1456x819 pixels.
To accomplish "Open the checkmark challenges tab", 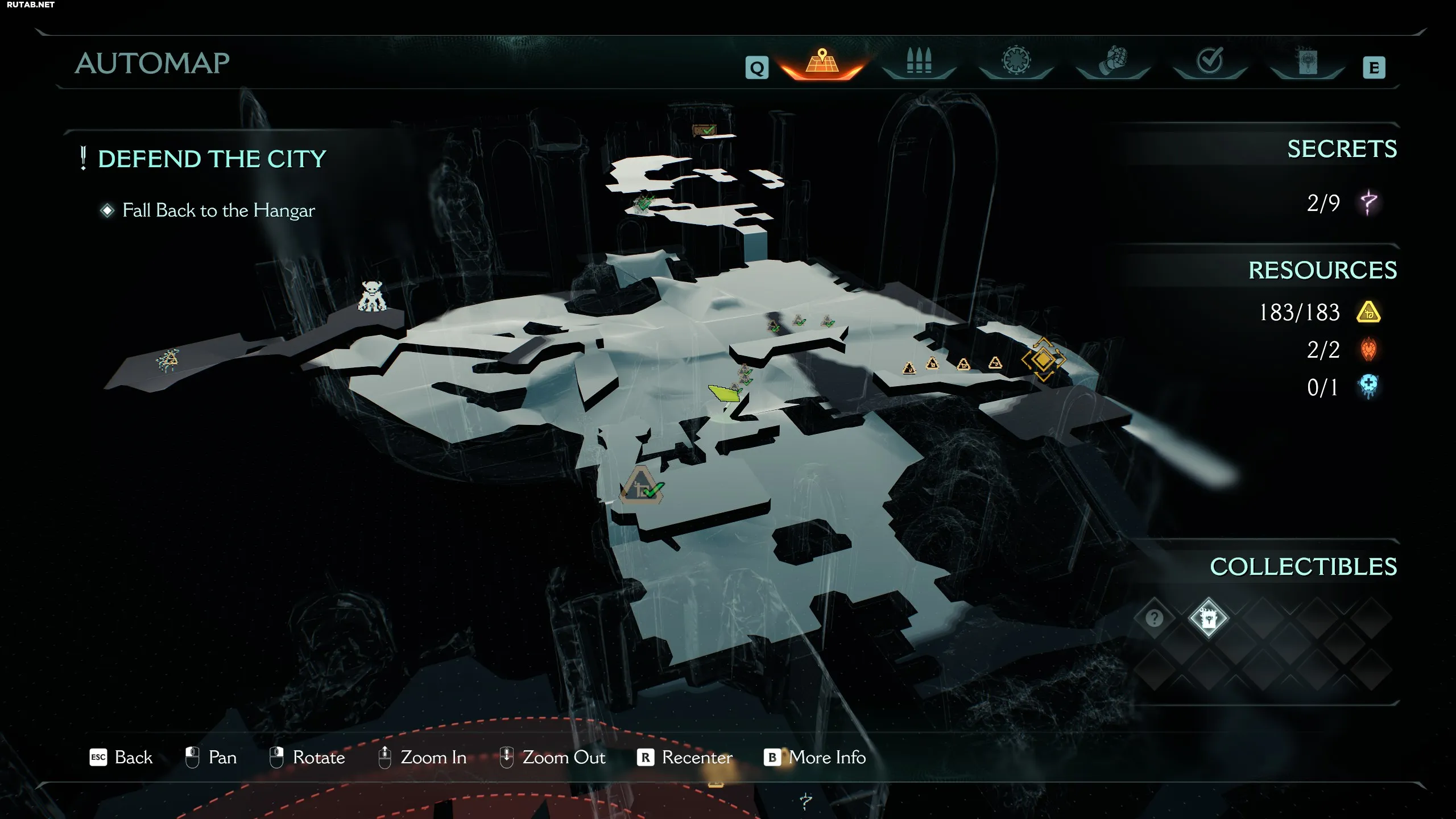I will [1209, 61].
